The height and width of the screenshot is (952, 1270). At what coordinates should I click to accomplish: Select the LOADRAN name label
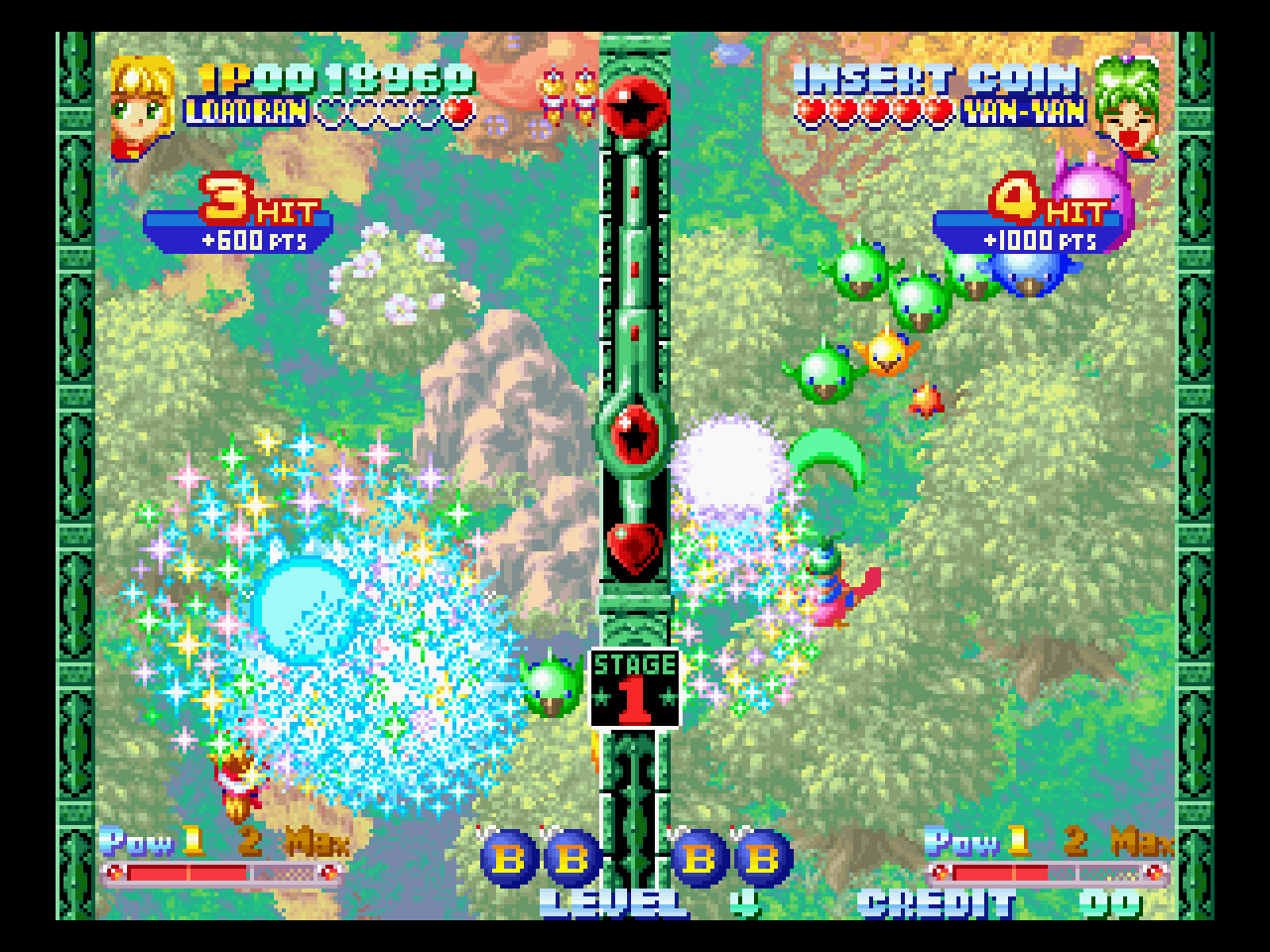[x=243, y=112]
